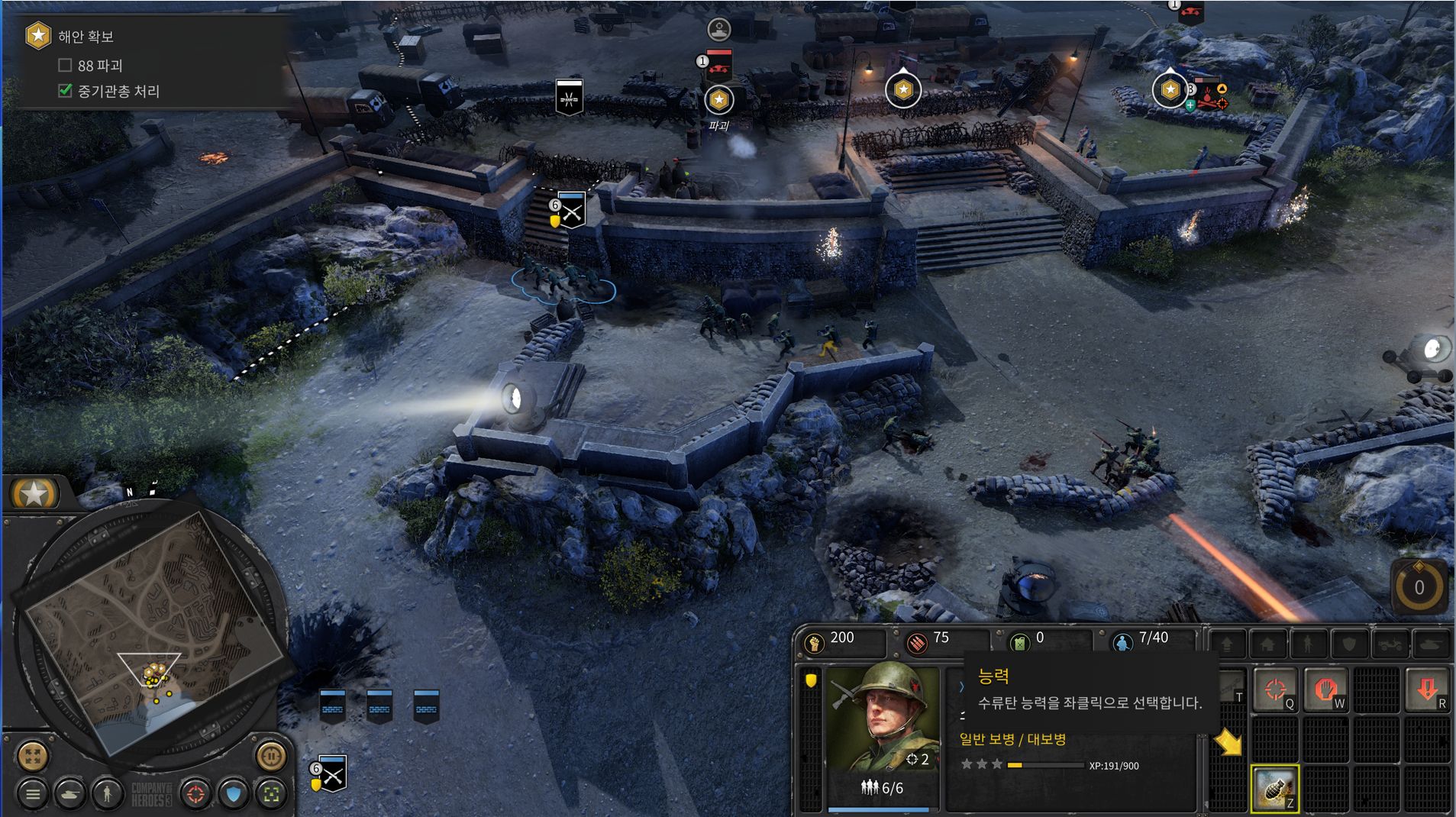Click the red crosshair button beside the minimap
This screenshot has height=817, width=1456.
click(195, 794)
